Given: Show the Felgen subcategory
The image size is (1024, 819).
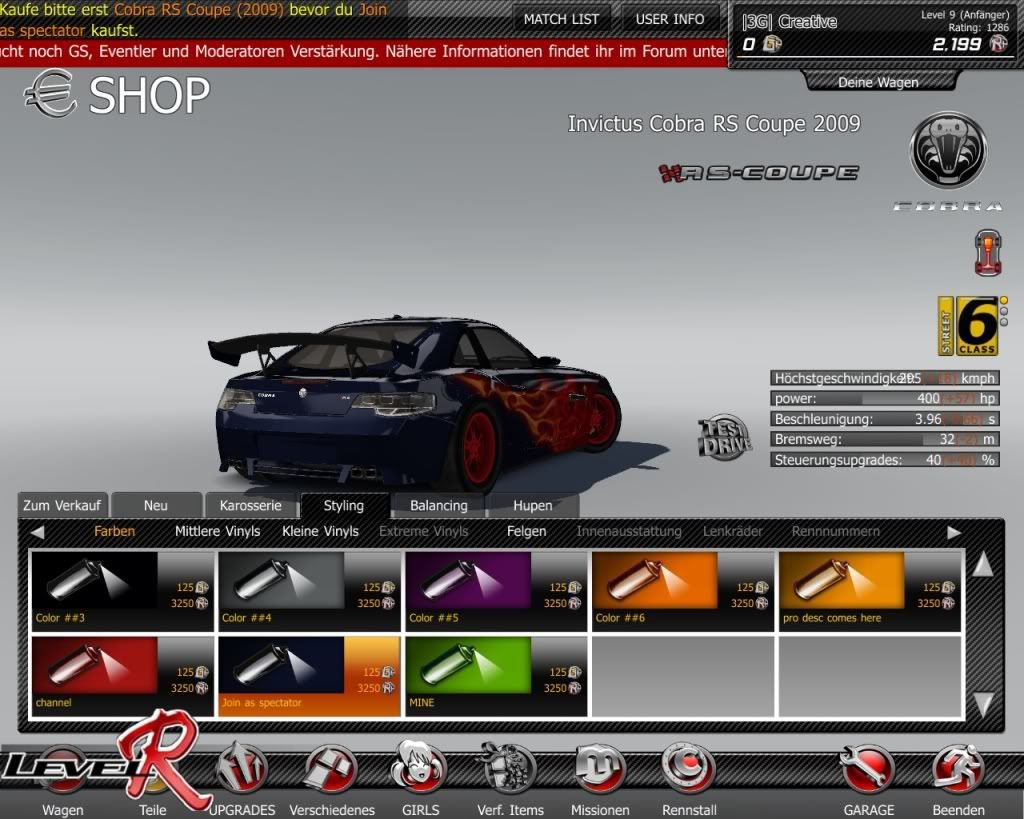Looking at the screenshot, I should click(x=526, y=531).
